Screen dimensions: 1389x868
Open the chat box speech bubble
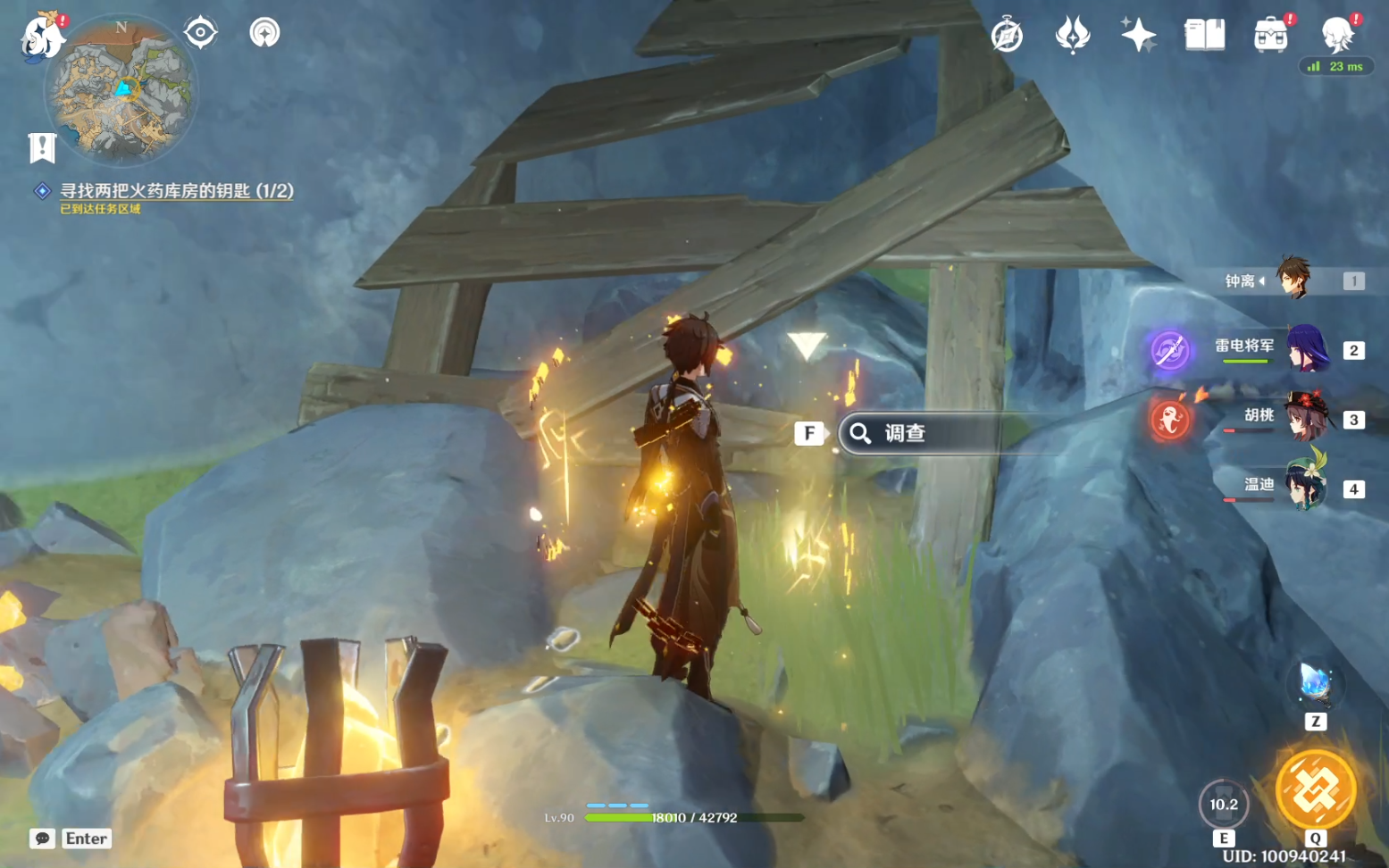click(x=42, y=839)
